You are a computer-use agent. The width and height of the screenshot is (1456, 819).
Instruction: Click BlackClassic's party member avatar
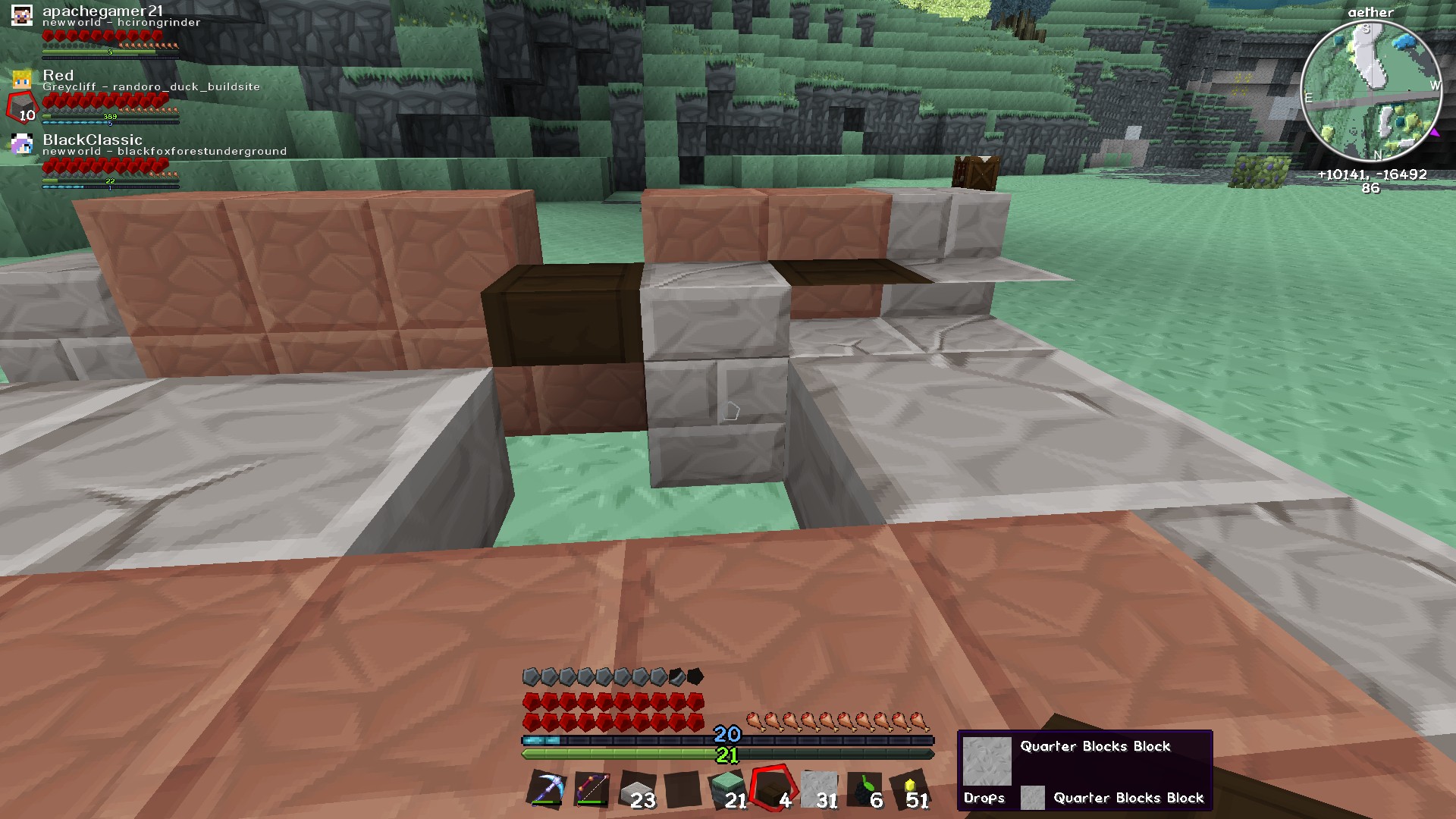[x=22, y=144]
